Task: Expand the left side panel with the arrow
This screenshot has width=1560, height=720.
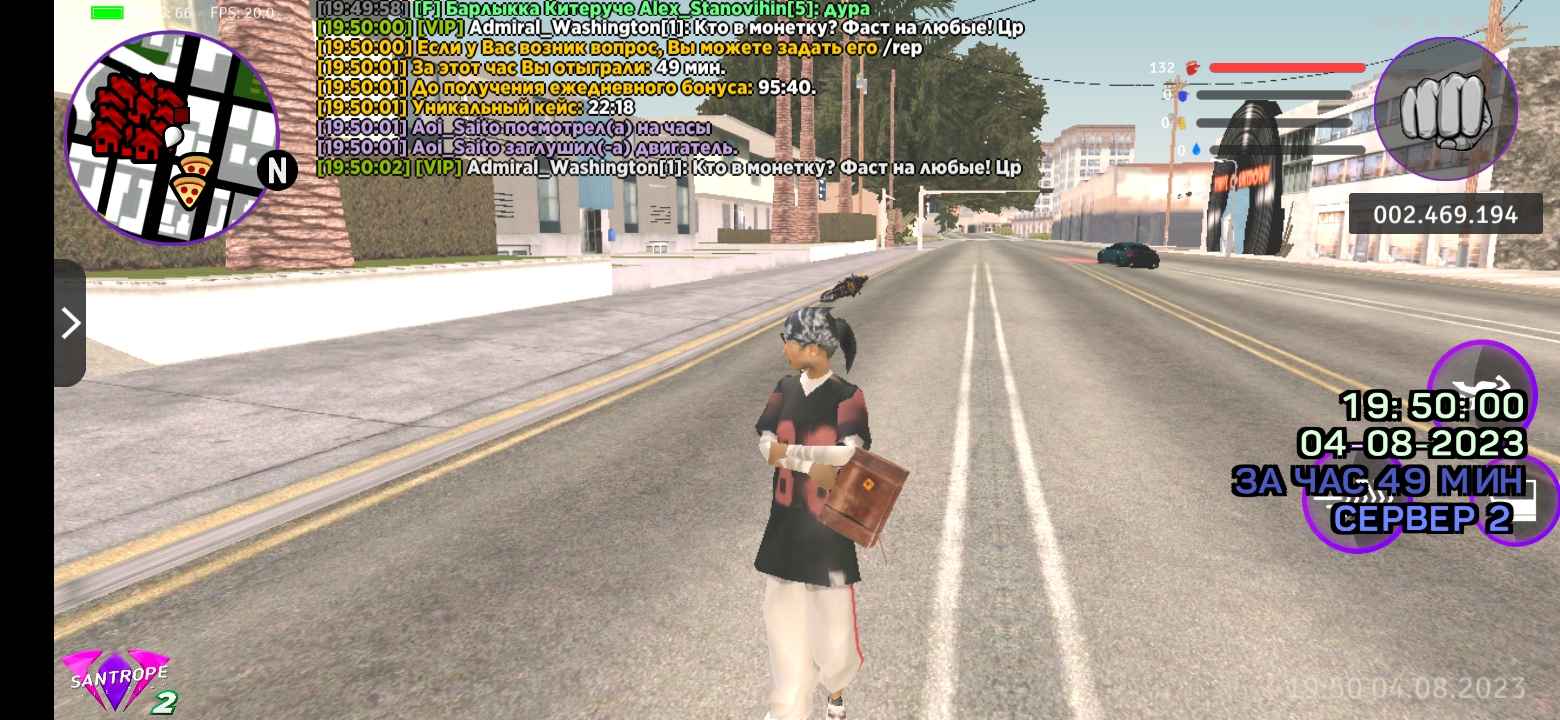Action: [x=70, y=322]
